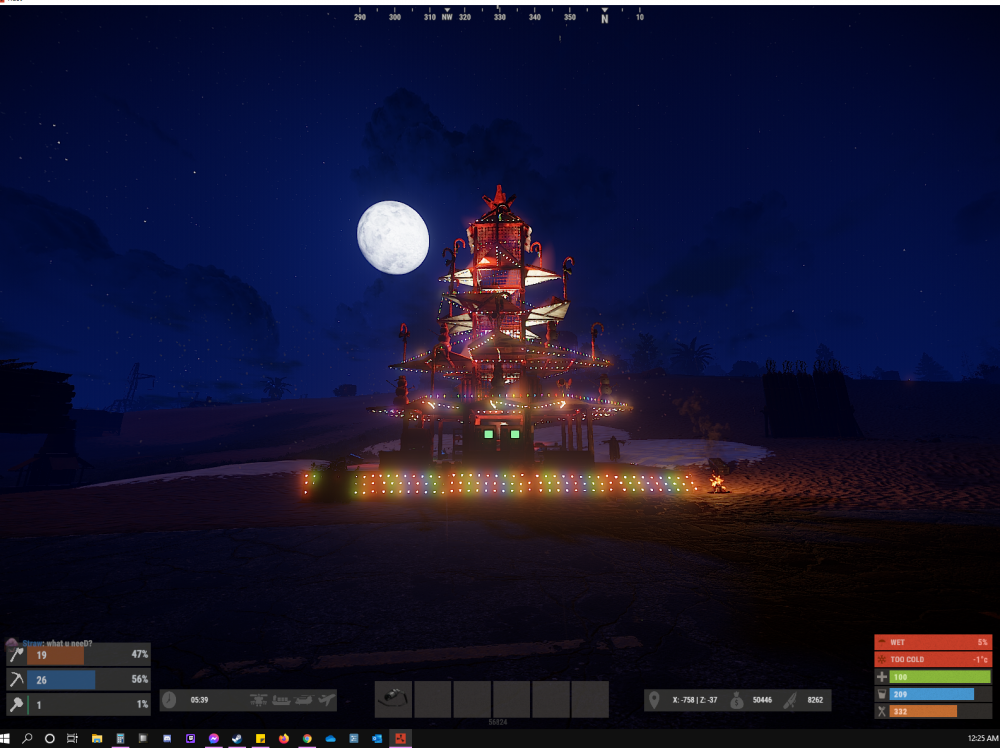Screen dimensions: 1000x748
Task: Open the Windows Start menu
Action: click(7, 739)
